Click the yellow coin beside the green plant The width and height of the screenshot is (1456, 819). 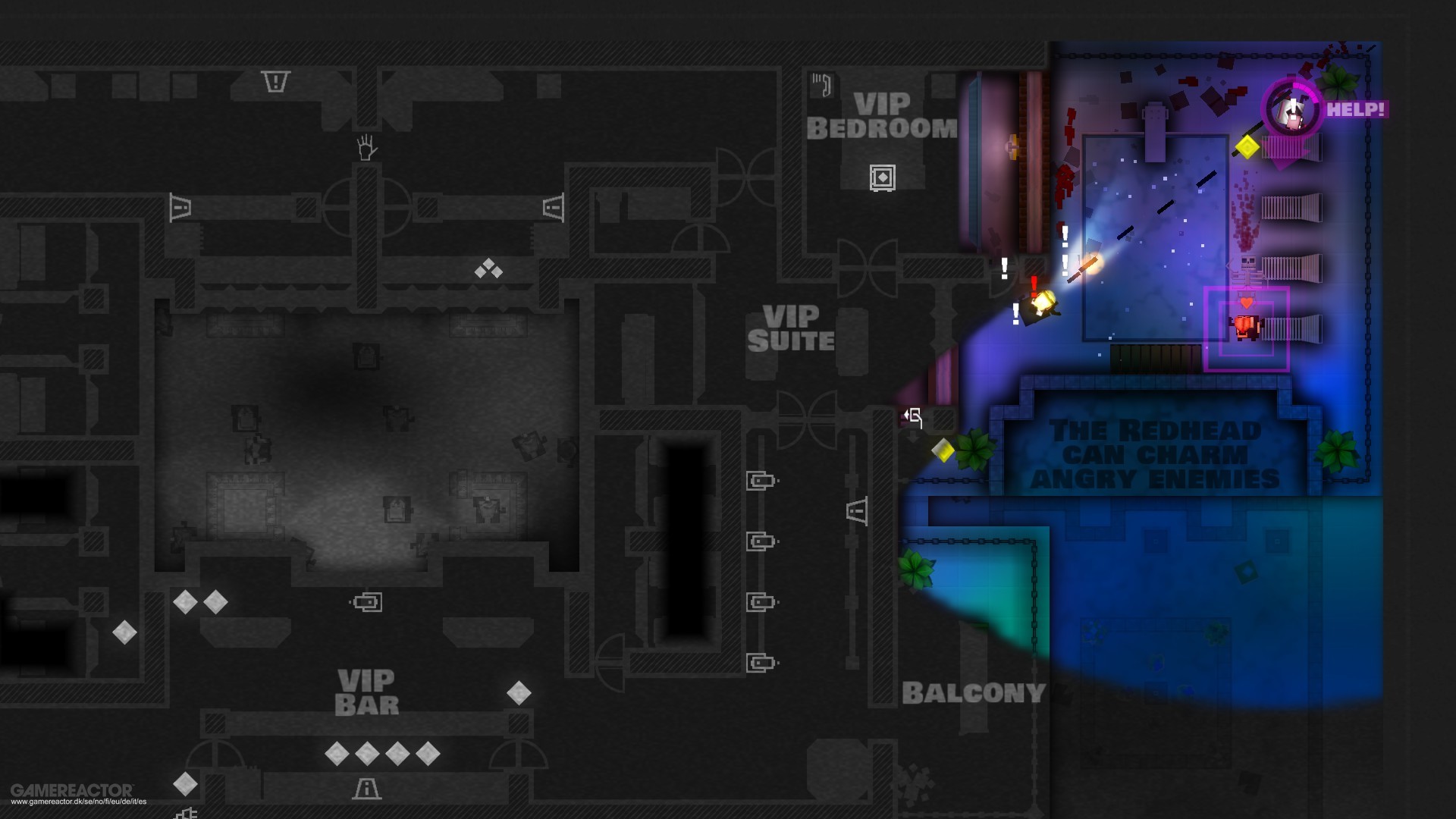click(944, 450)
